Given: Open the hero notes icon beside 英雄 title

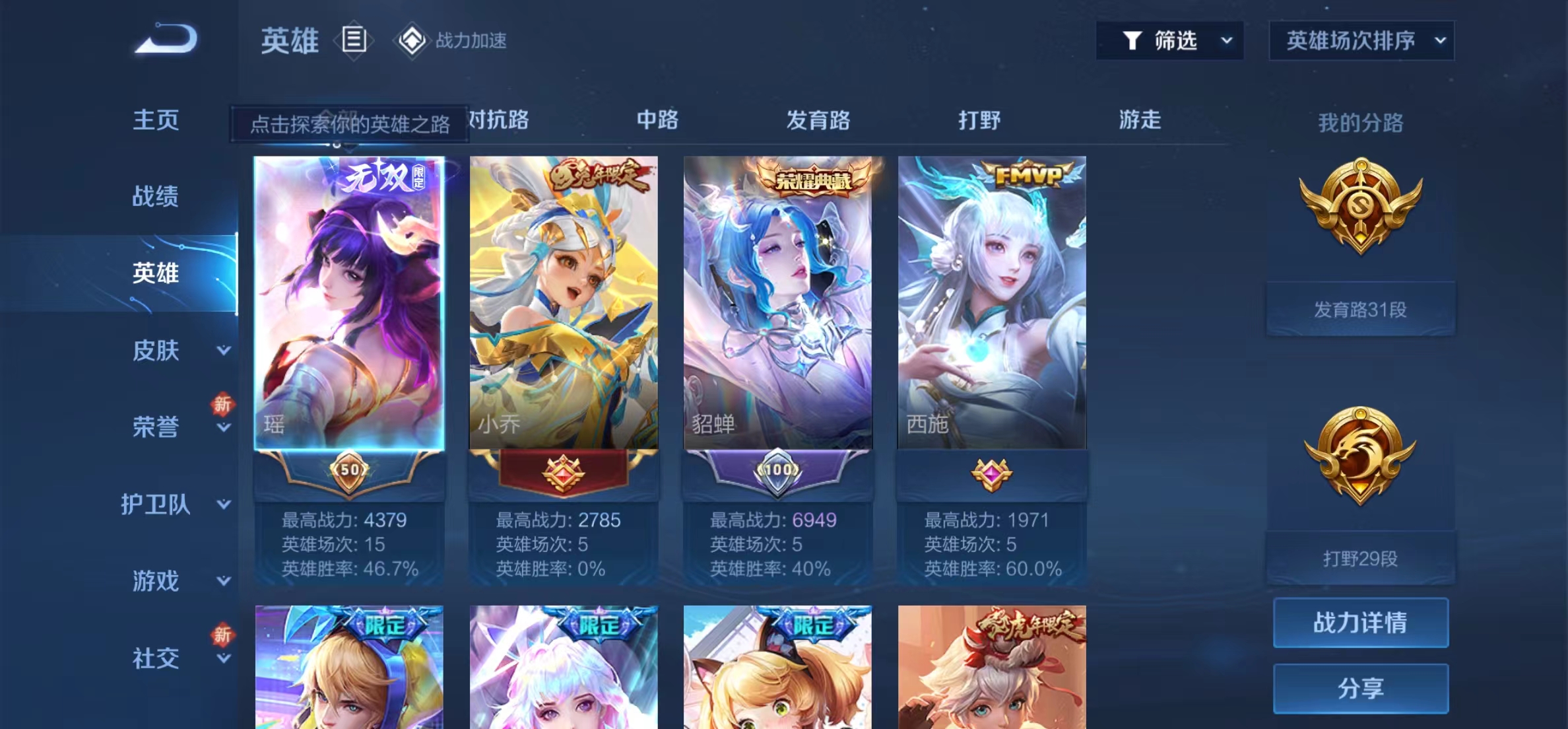Looking at the screenshot, I should (354, 40).
